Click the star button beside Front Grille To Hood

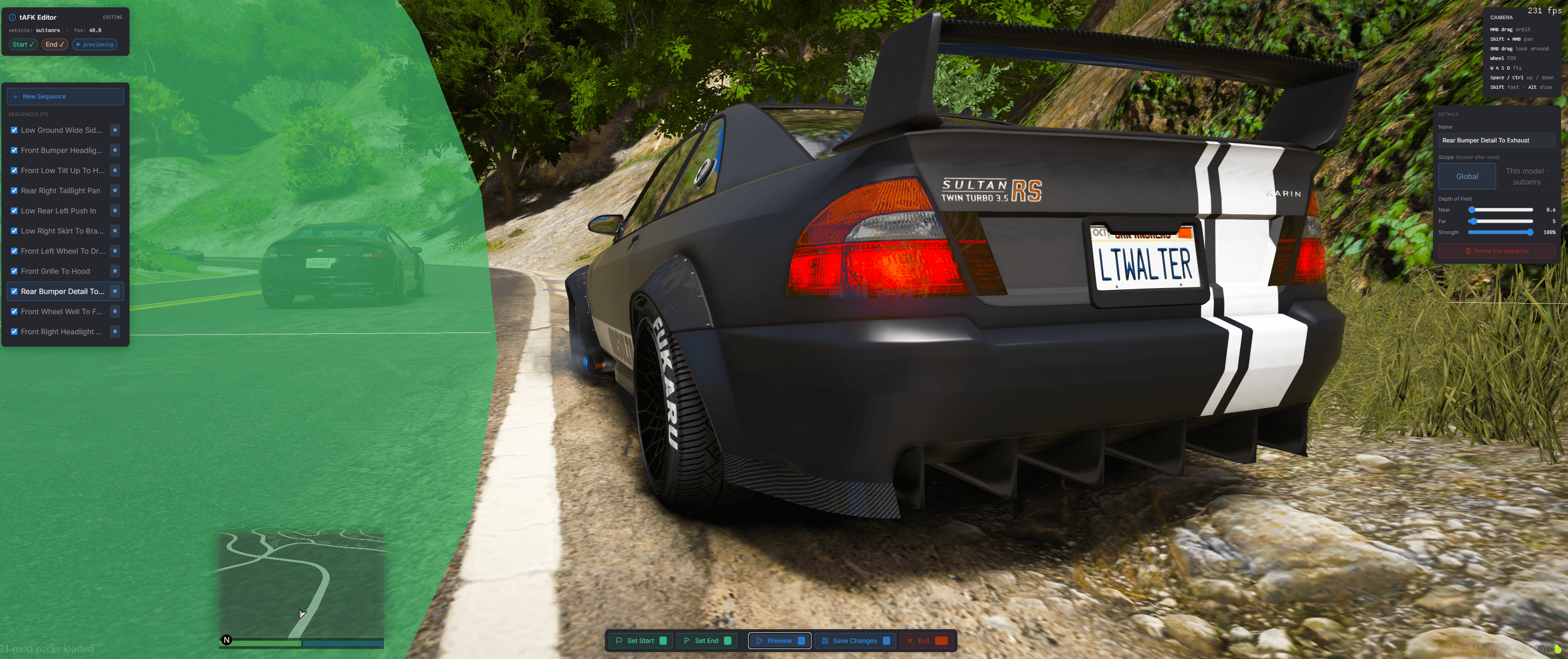114,271
